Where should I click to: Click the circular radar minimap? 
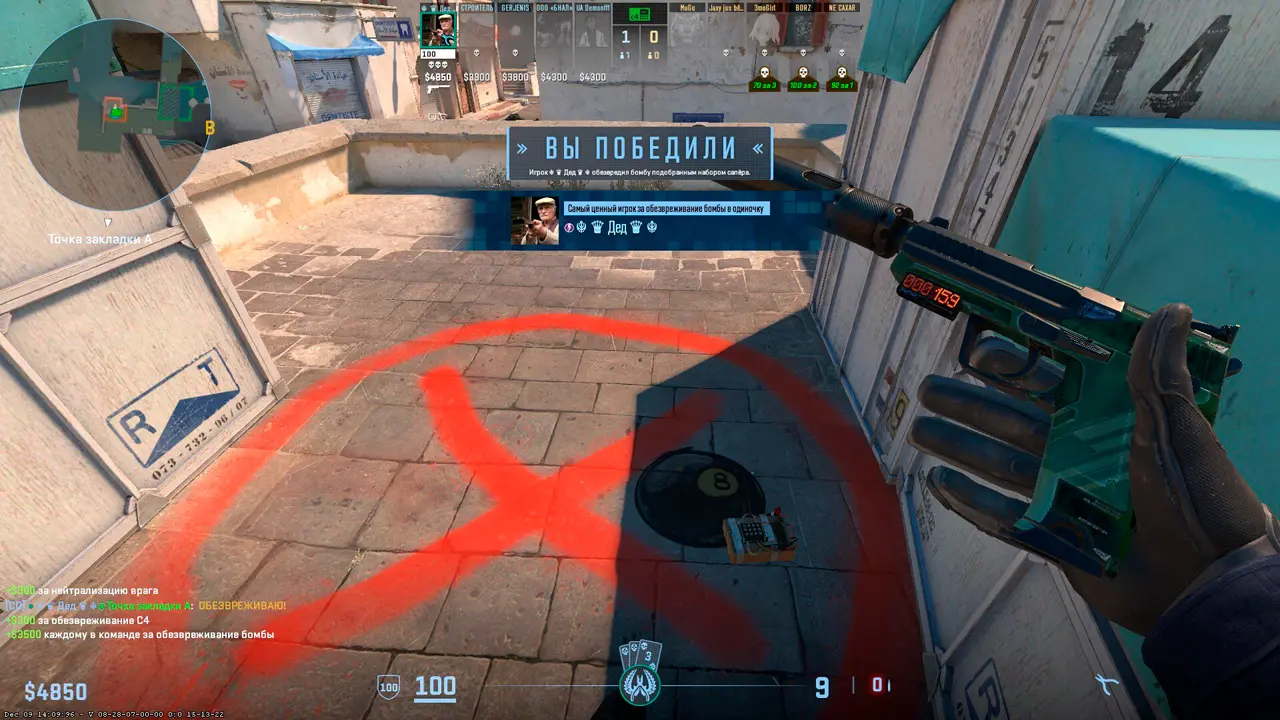coord(113,100)
